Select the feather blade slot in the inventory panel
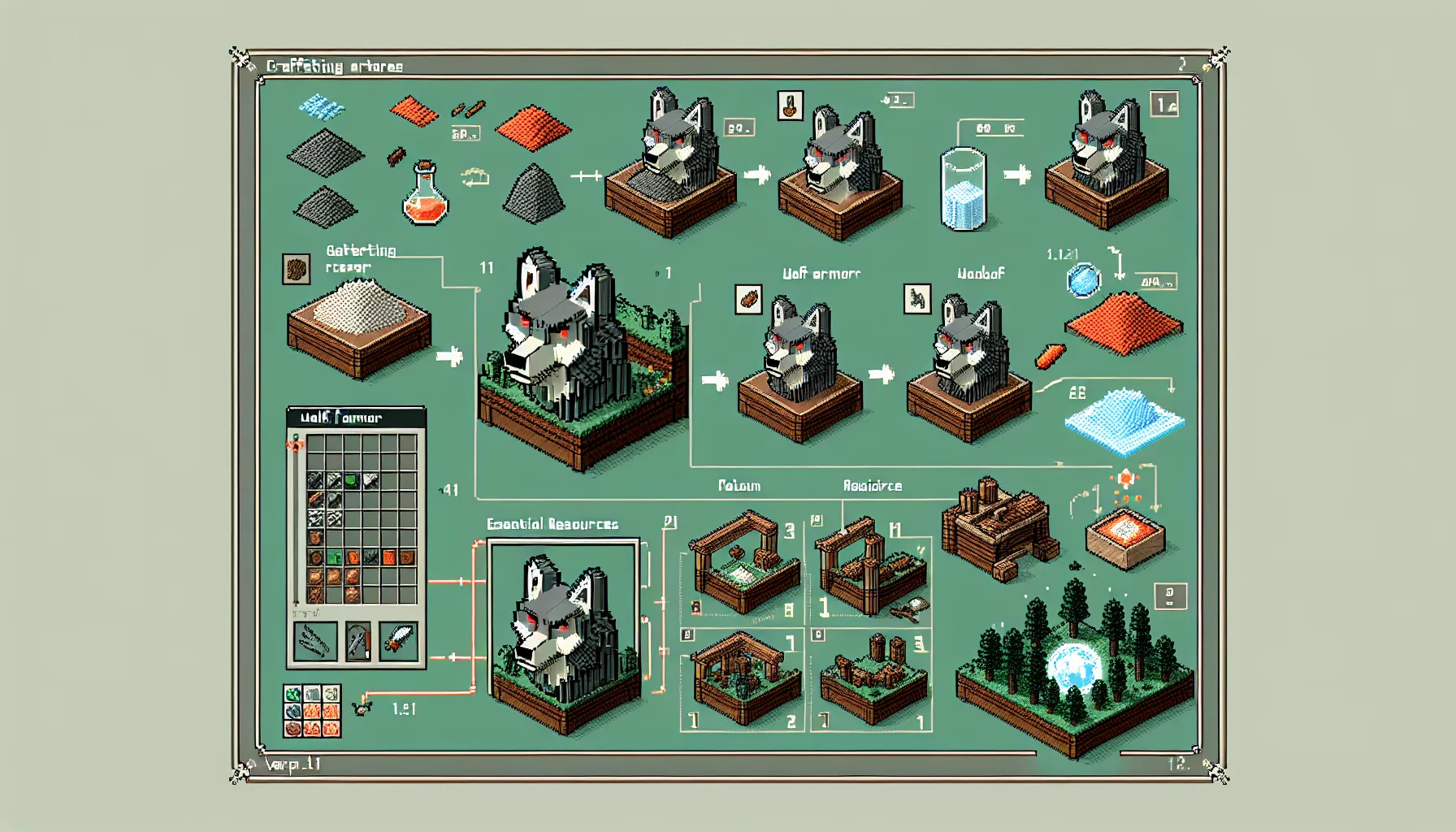The image size is (1456, 832). point(398,641)
